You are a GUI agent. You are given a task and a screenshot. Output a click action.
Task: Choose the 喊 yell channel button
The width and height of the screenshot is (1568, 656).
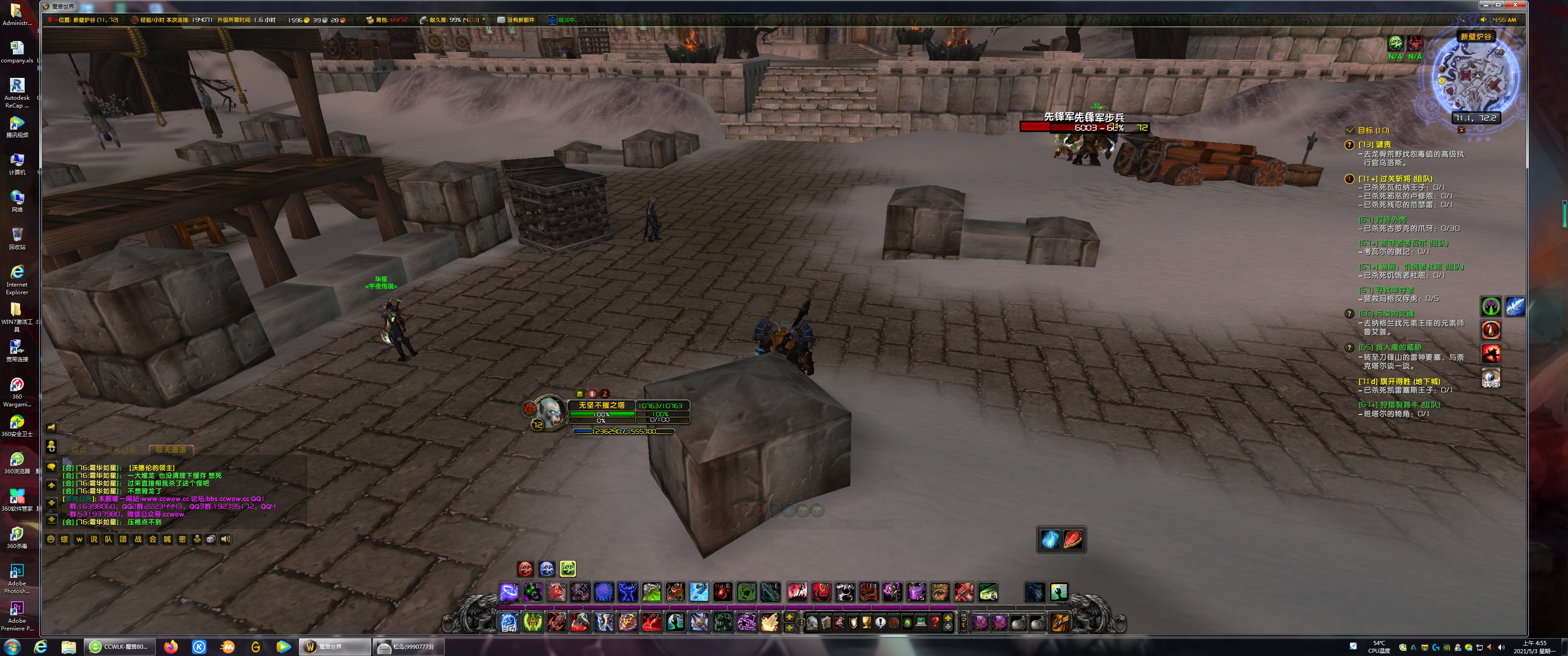click(167, 539)
